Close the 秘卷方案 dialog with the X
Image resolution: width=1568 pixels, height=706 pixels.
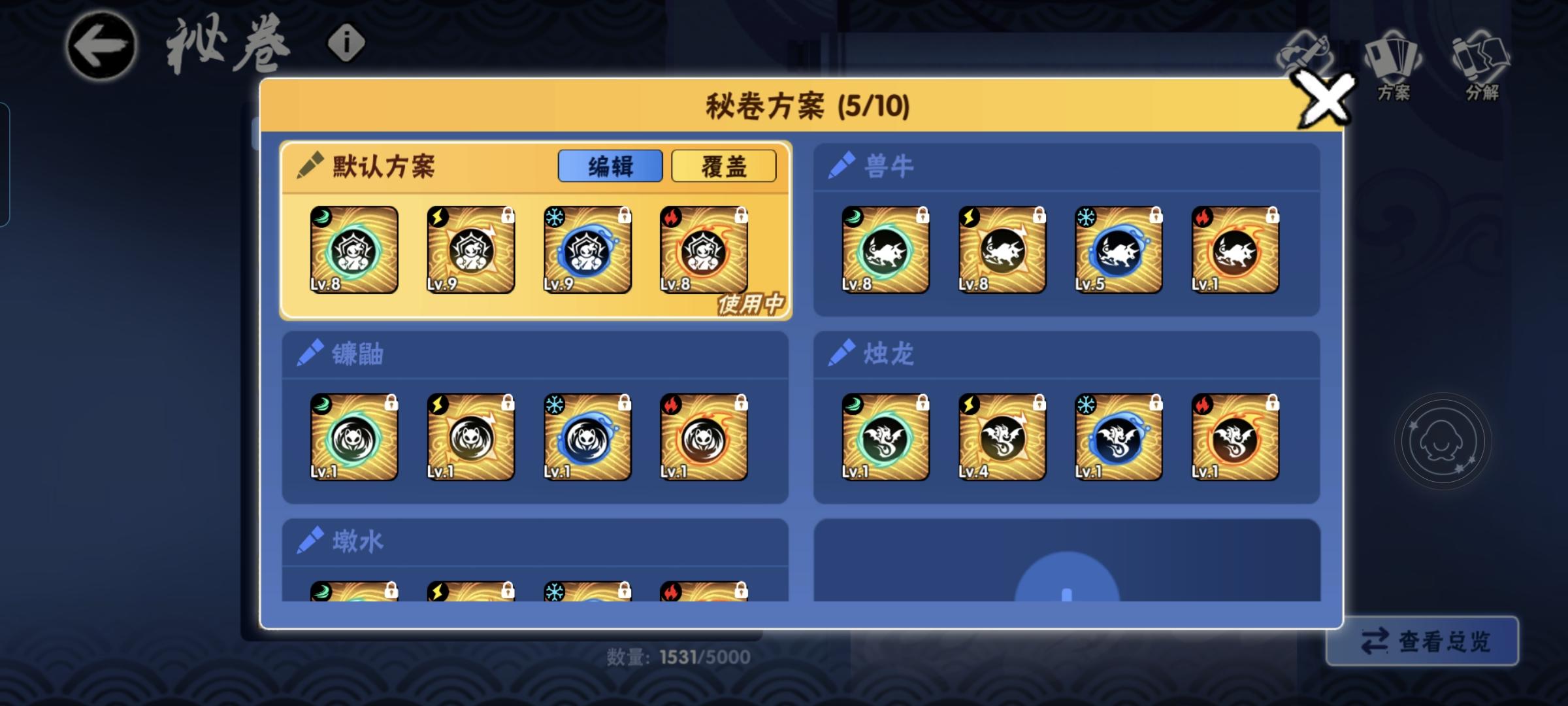(1326, 99)
